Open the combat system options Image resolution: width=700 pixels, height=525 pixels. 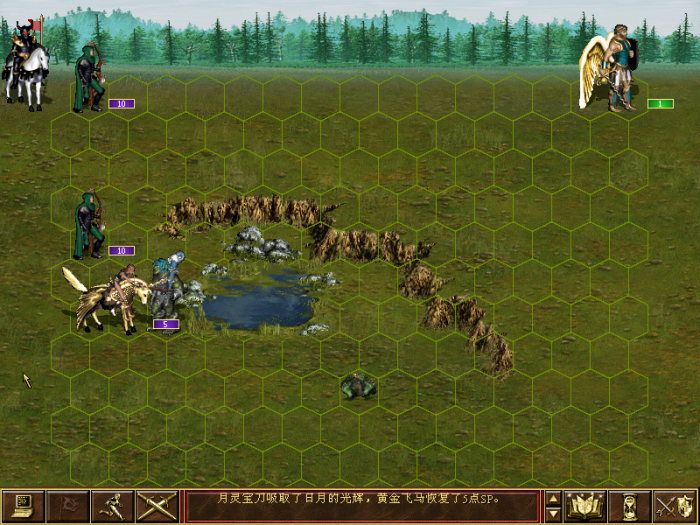pyautogui.click(x=22, y=505)
